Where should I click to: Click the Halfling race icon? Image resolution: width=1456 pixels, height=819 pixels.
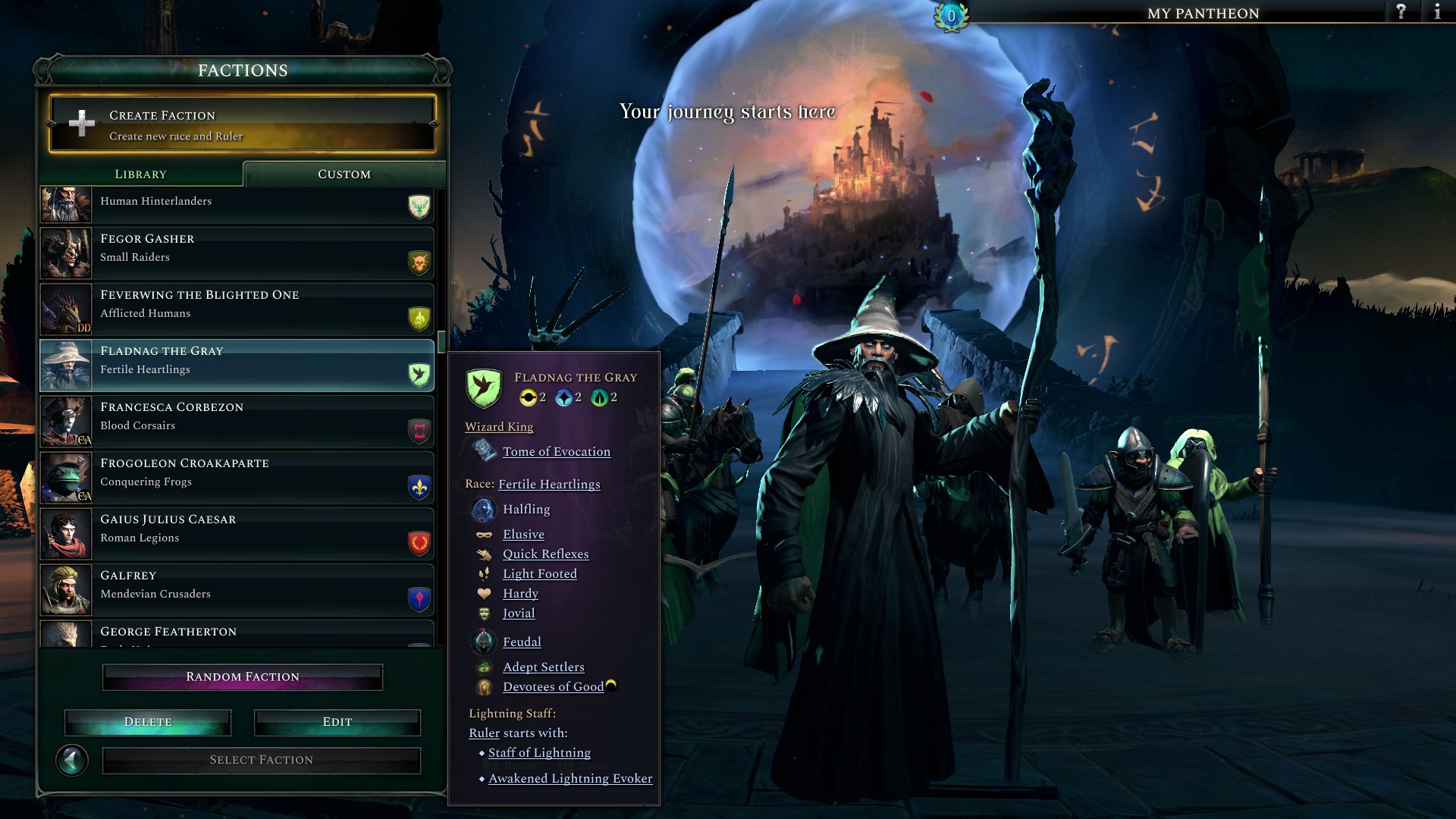[x=484, y=510]
